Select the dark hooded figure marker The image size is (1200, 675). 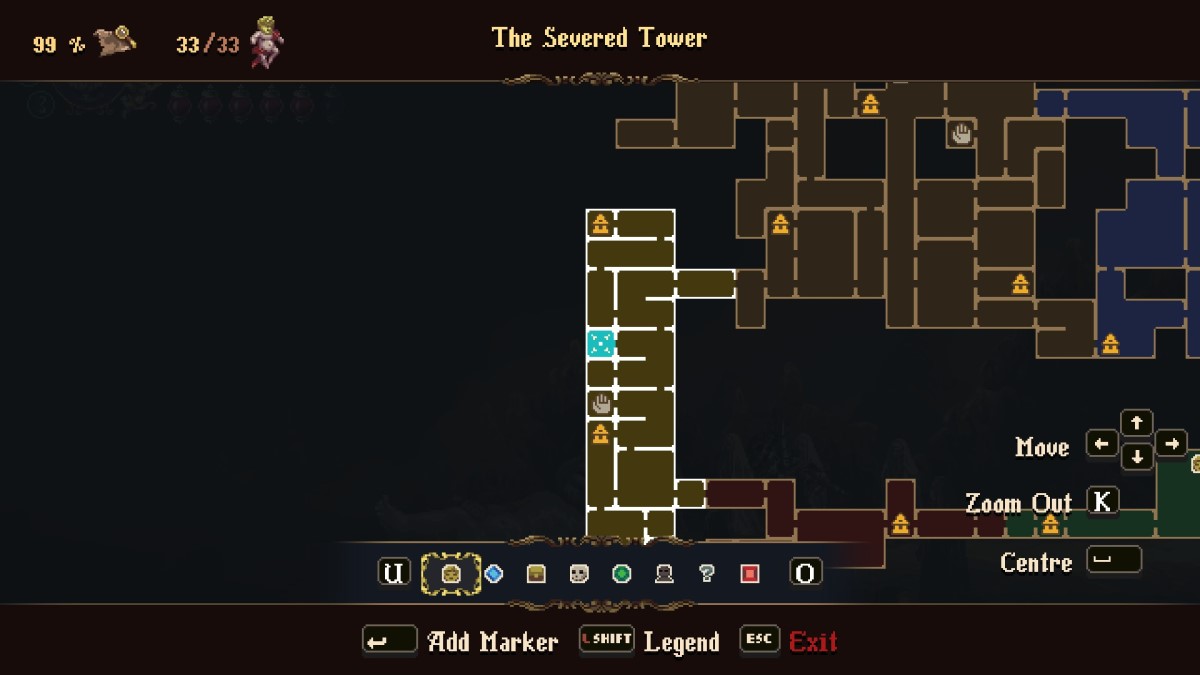[664, 573]
